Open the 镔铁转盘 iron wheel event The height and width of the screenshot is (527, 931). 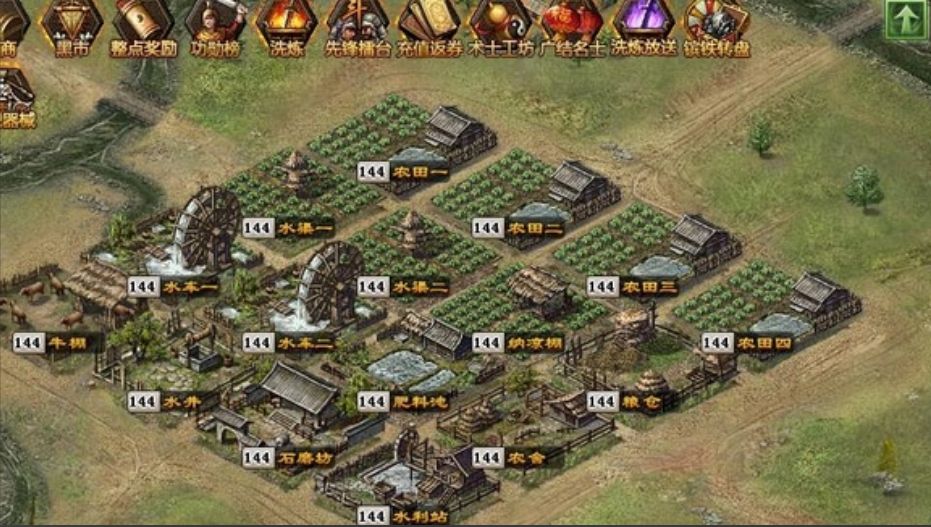(x=716, y=23)
